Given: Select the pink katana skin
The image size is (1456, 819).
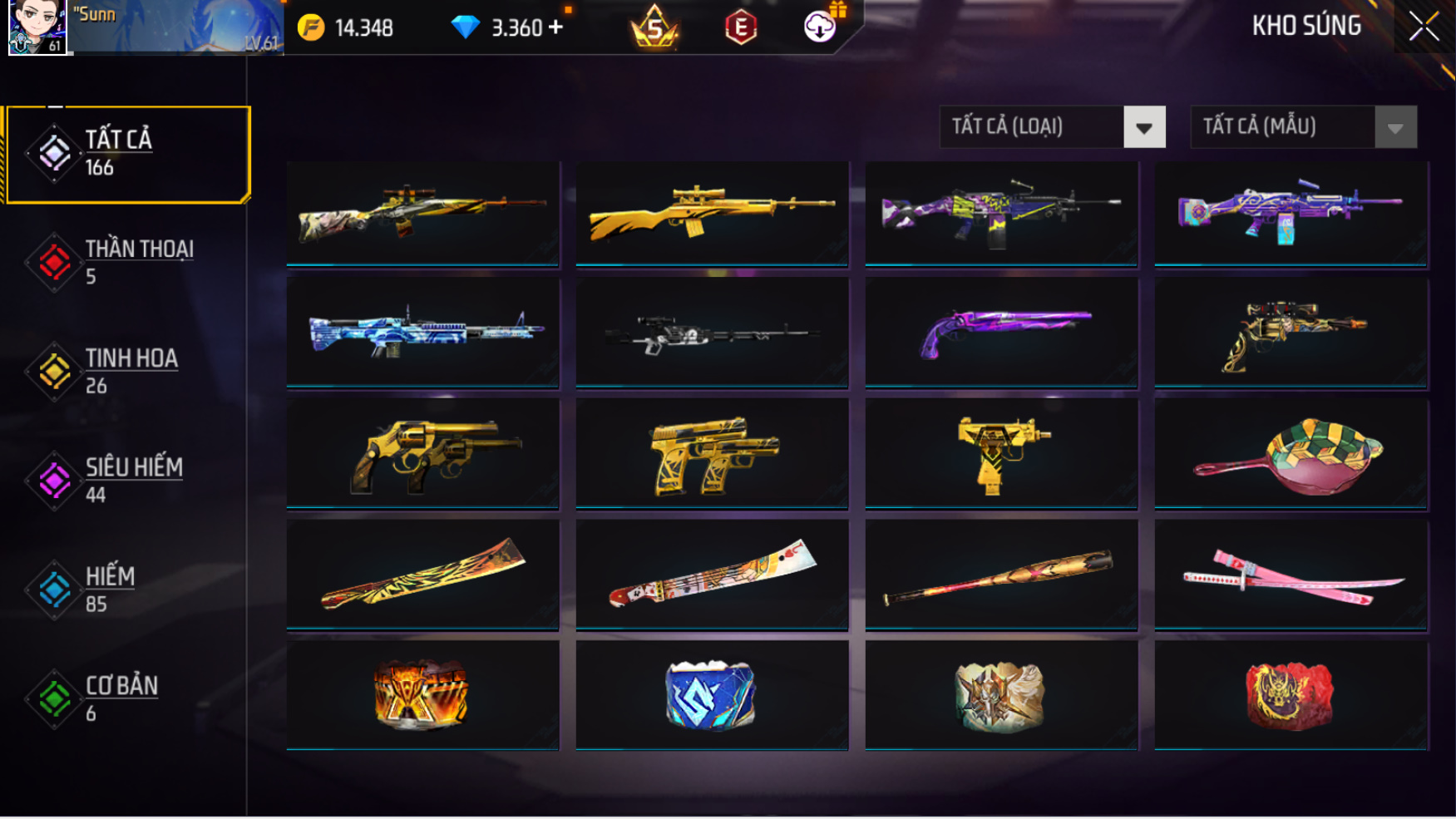Looking at the screenshot, I should (x=1291, y=575).
